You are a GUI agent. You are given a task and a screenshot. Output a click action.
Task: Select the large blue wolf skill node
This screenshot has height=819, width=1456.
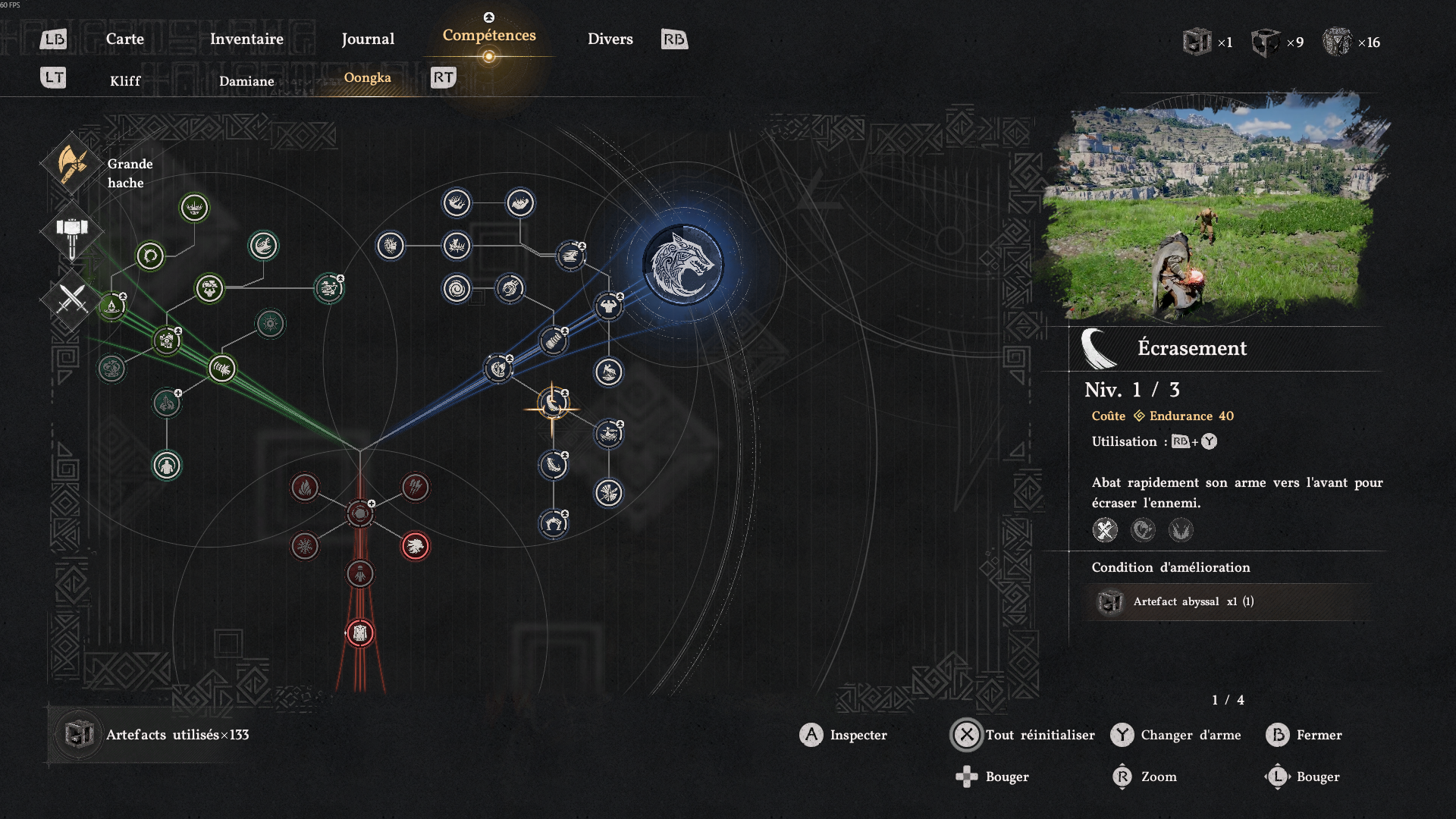click(683, 265)
